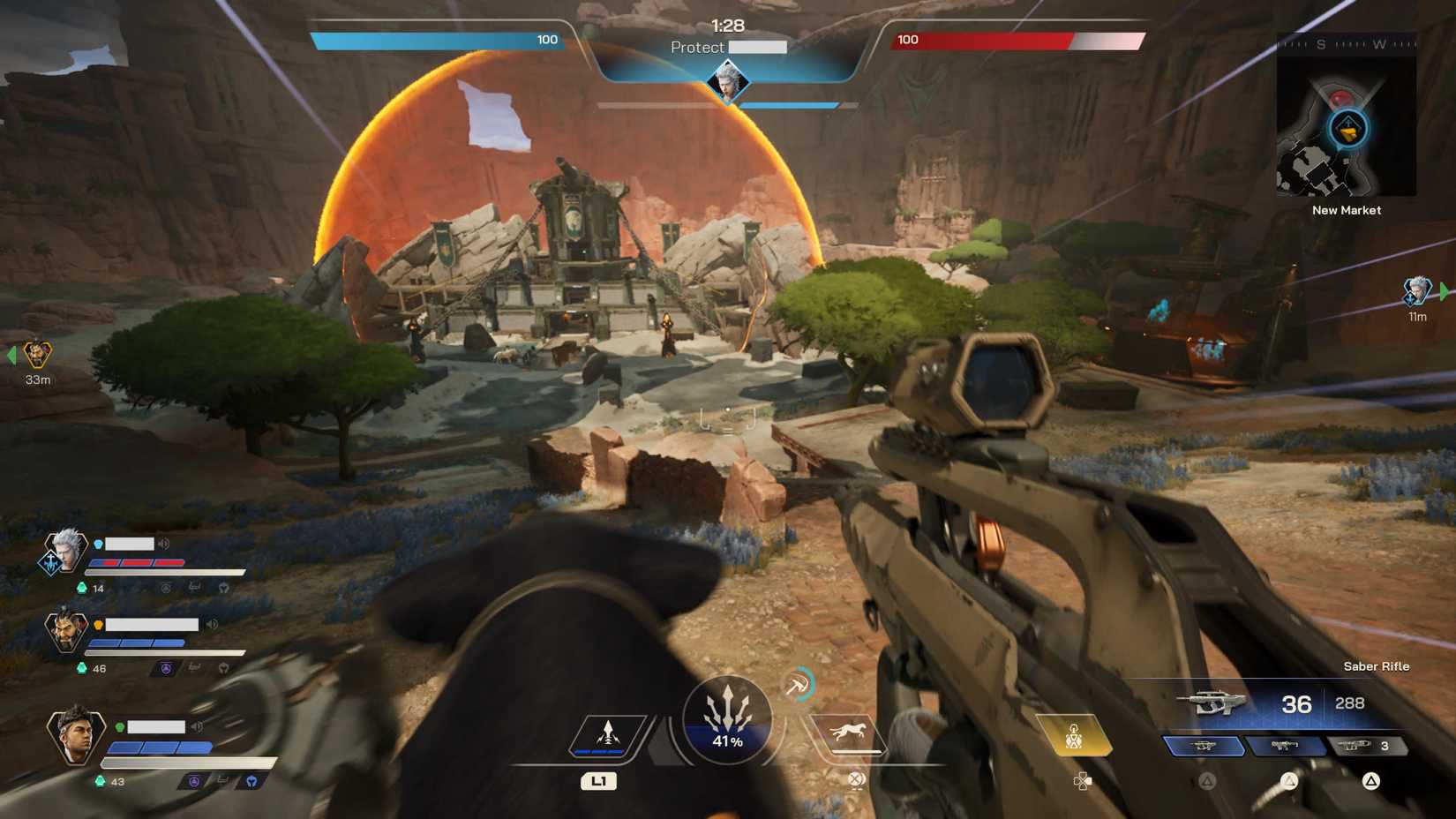Image resolution: width=1456 pixels, height=819 pixels.
Task: Mute the bearded teammate's speaker icon
Action: coord(212,624)
